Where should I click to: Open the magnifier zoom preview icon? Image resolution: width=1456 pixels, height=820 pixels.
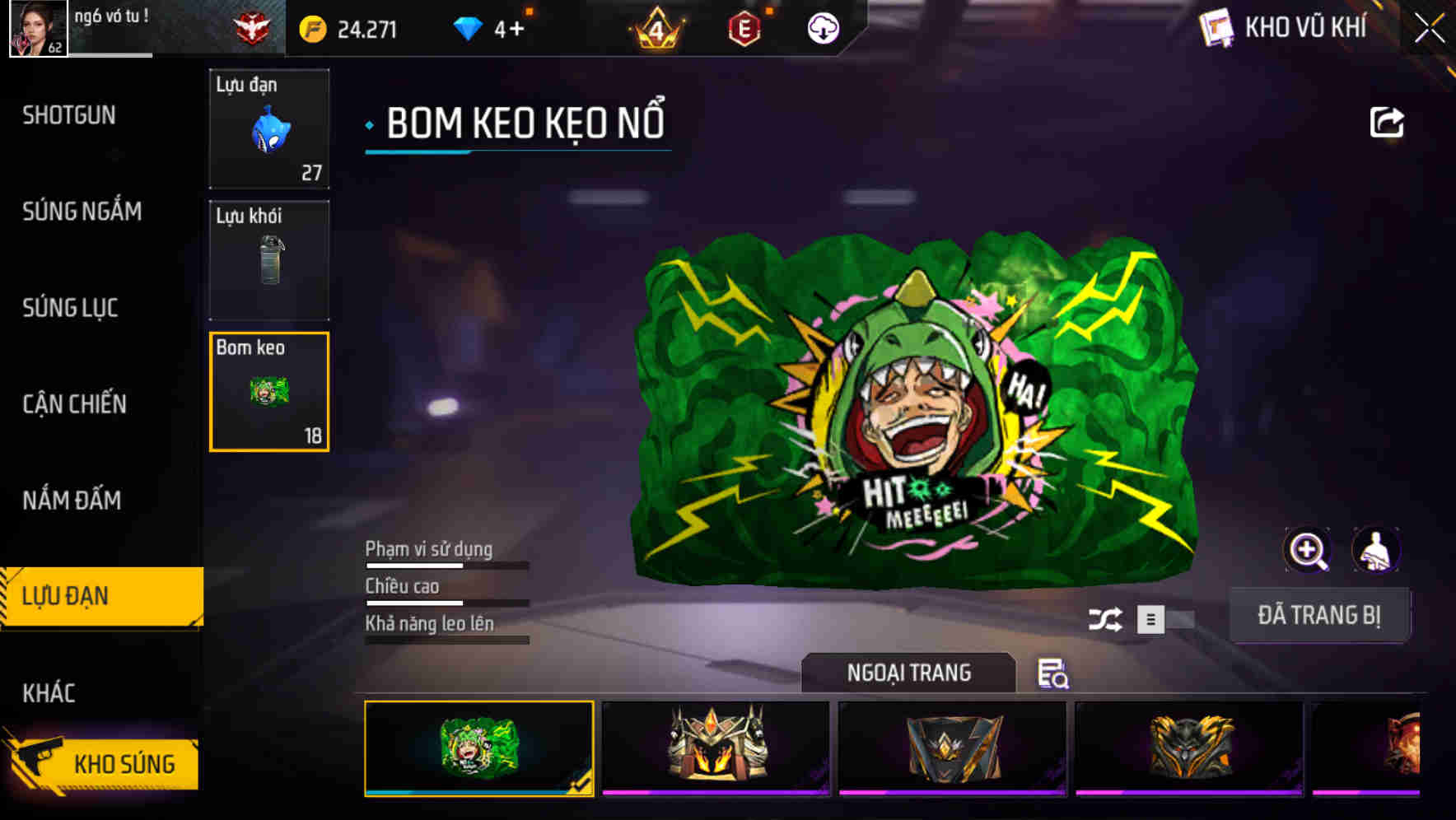click(x=1308, y=550)
